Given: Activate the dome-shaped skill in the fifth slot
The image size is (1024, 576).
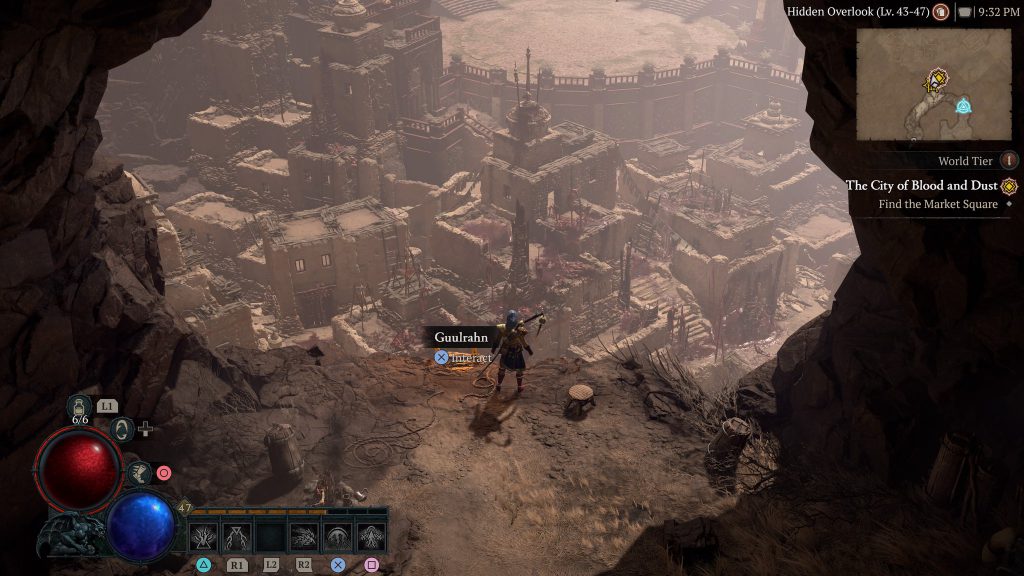Looking at the screenshot, I should [338, 537].
